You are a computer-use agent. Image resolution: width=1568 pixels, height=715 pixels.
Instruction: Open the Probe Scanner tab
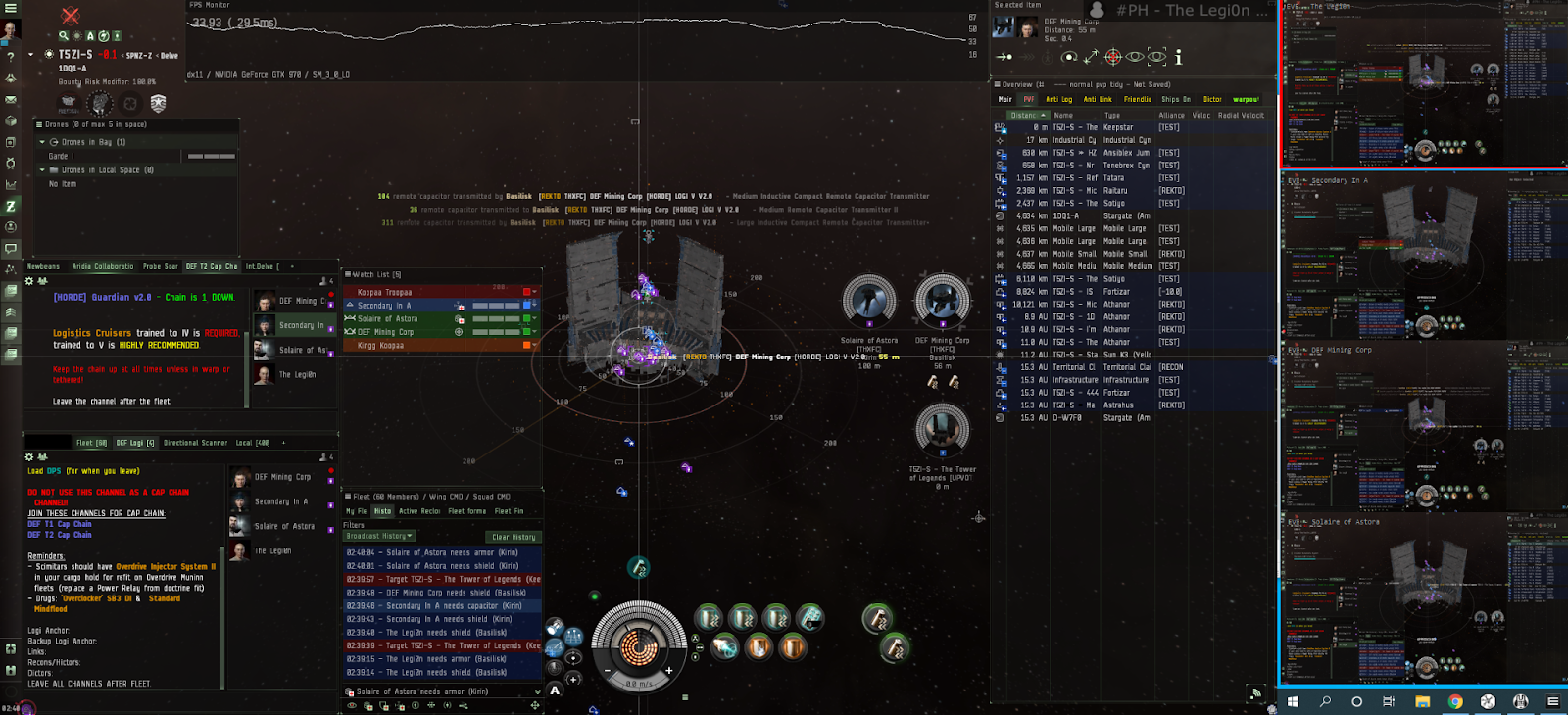click(161, 266)
